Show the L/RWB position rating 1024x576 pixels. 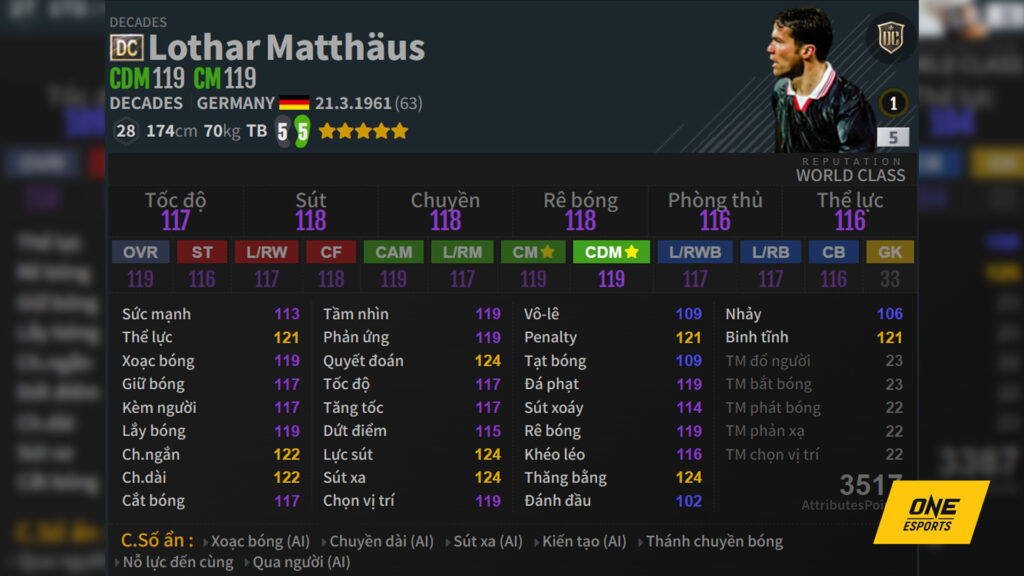pos(695,253)
